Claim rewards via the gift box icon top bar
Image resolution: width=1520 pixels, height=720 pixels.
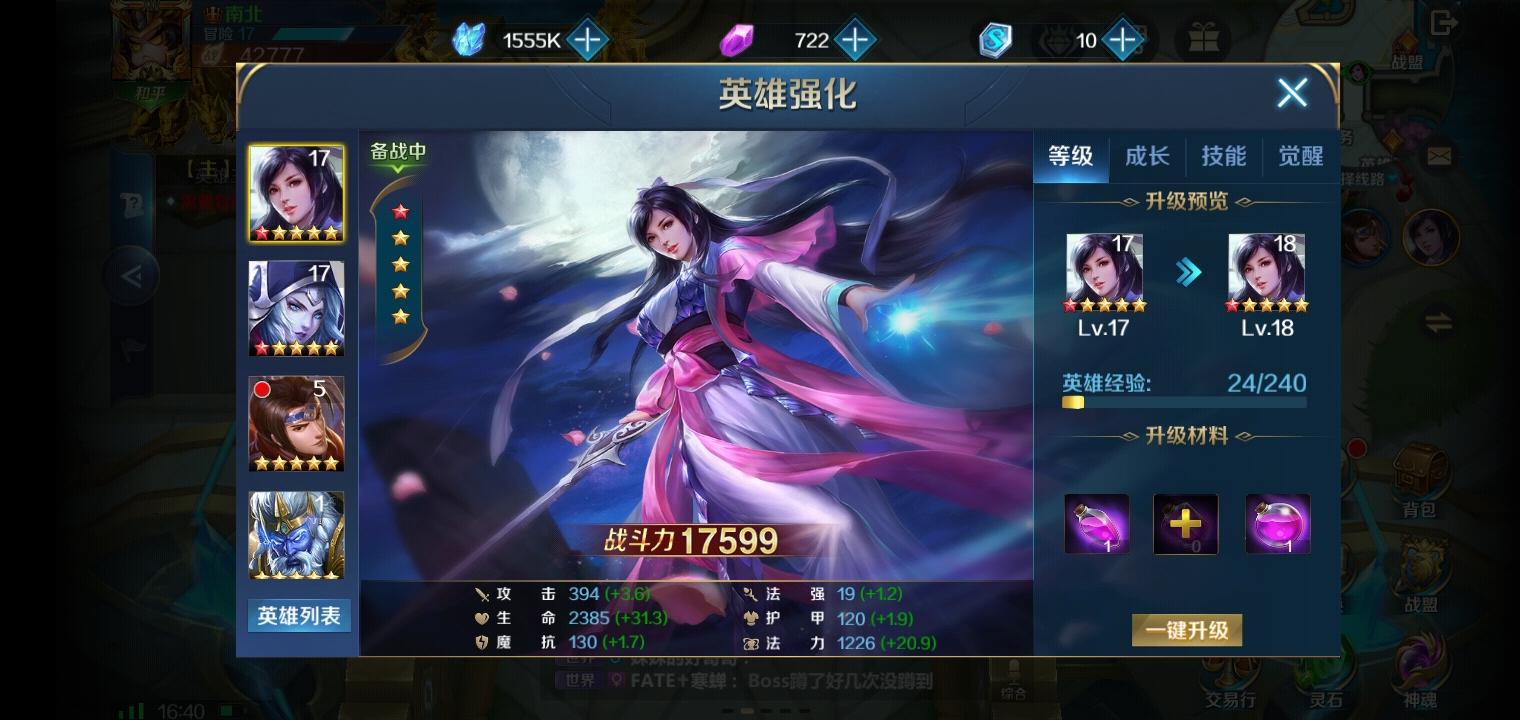pyautogui.click(x=1205, y=40)
